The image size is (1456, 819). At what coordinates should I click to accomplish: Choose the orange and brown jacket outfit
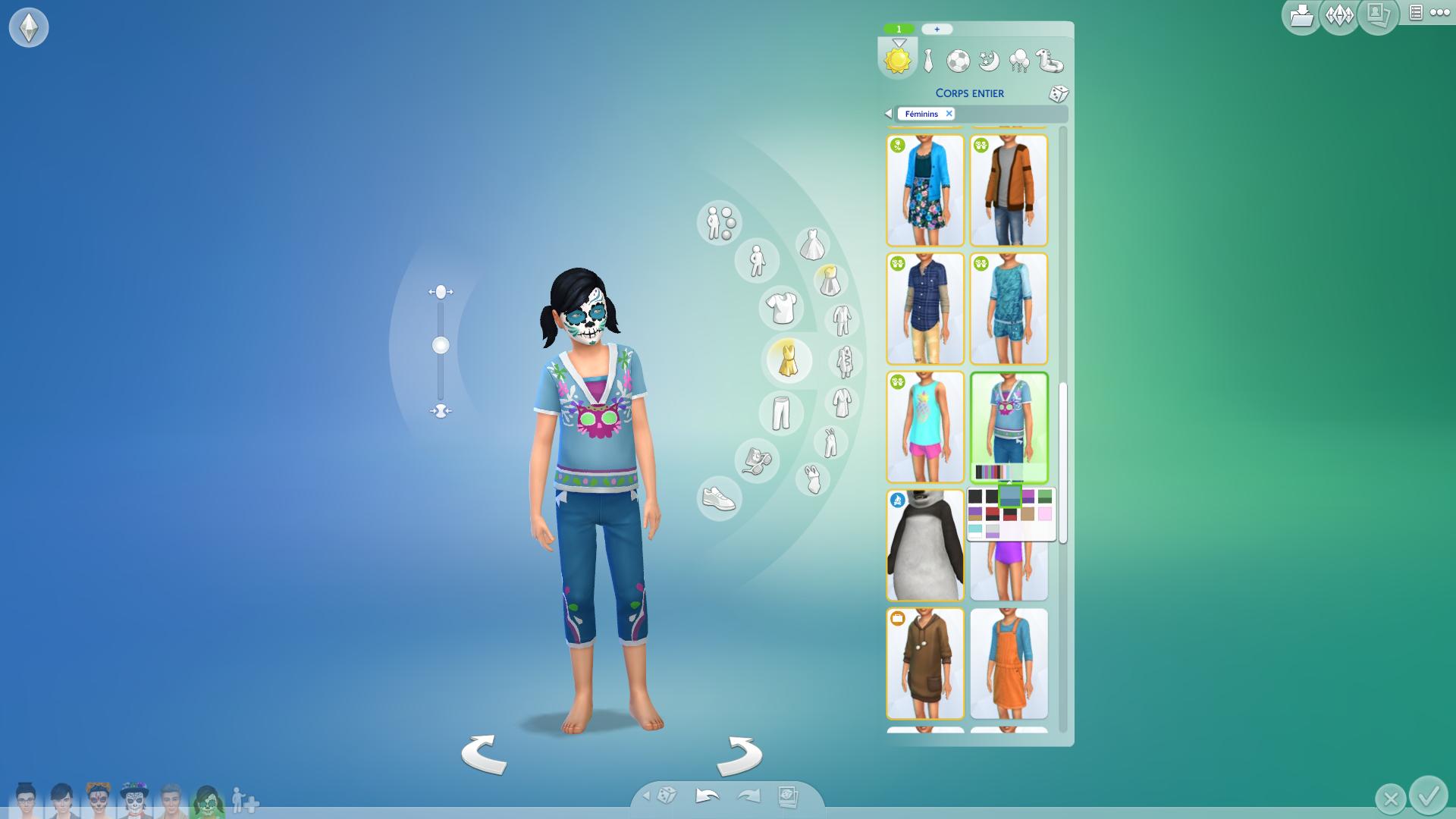(x=1009, y=190)
